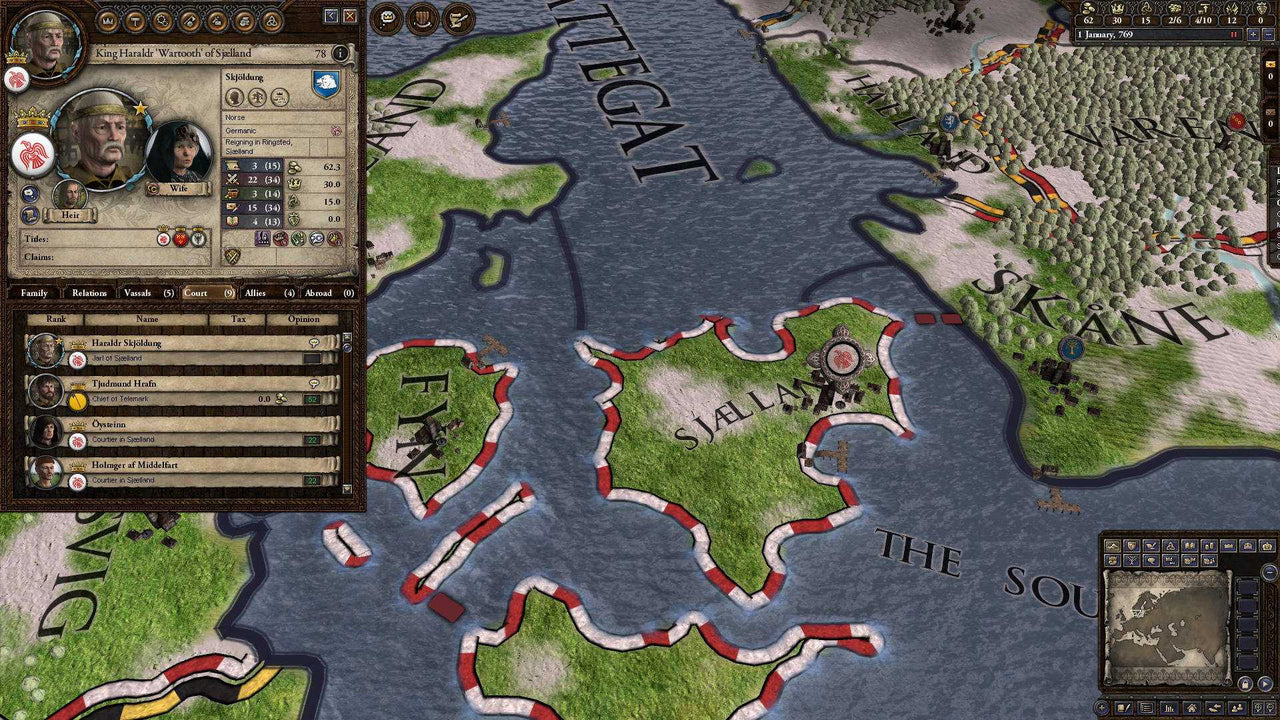The image size is (1280, 720).
Task: Open the crown realm view icon
Action: 106,20
